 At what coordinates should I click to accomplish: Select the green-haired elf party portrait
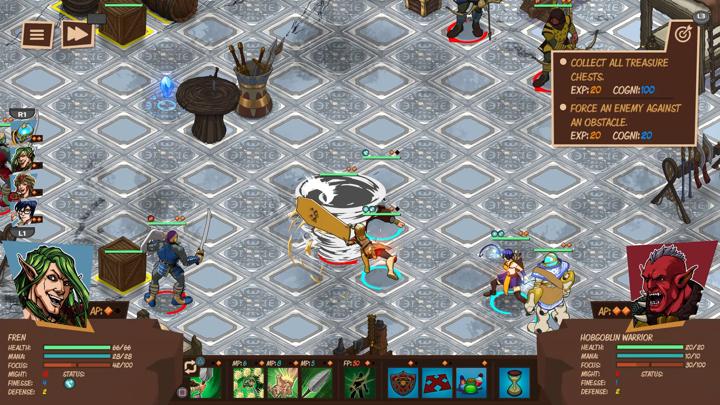(23, 159)
